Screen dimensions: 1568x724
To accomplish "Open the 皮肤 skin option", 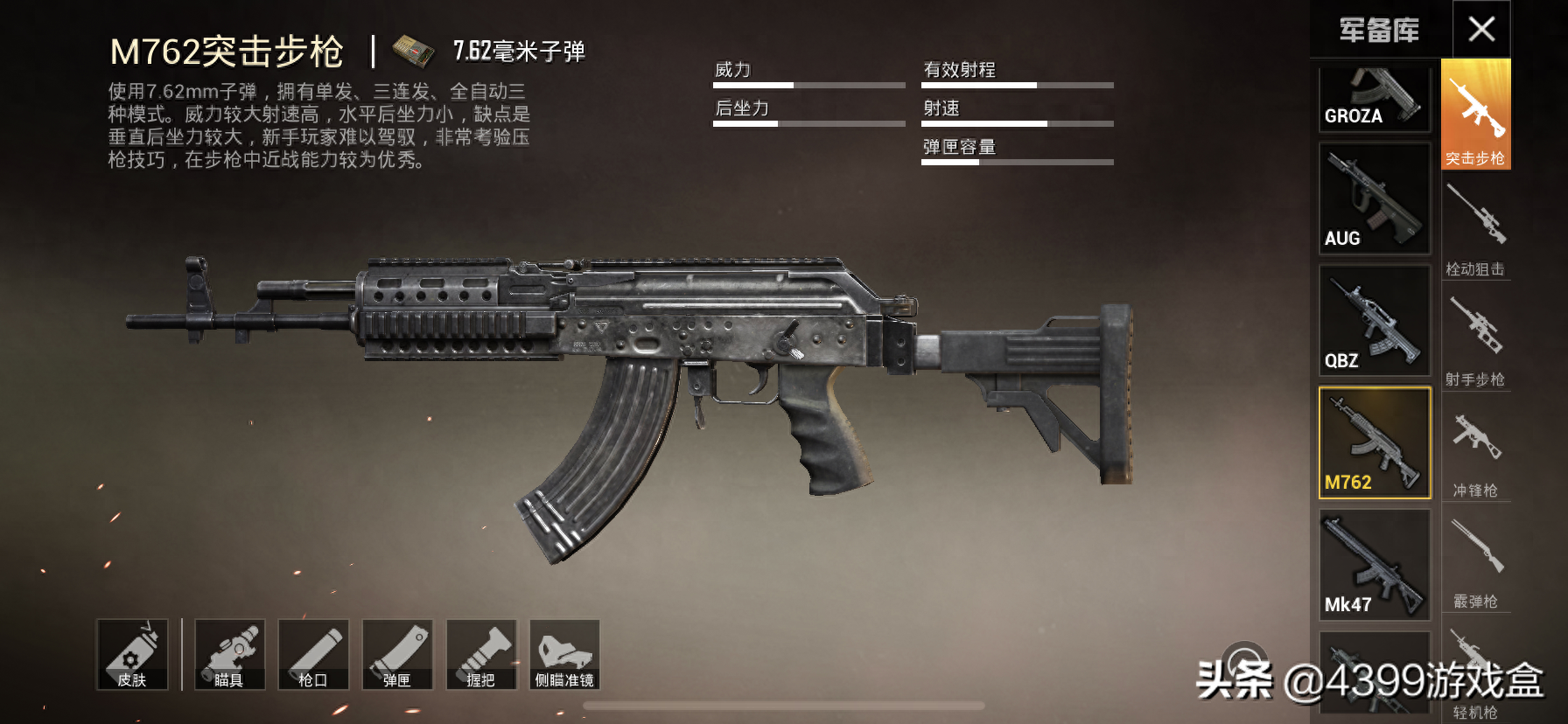I will [132, 655].
